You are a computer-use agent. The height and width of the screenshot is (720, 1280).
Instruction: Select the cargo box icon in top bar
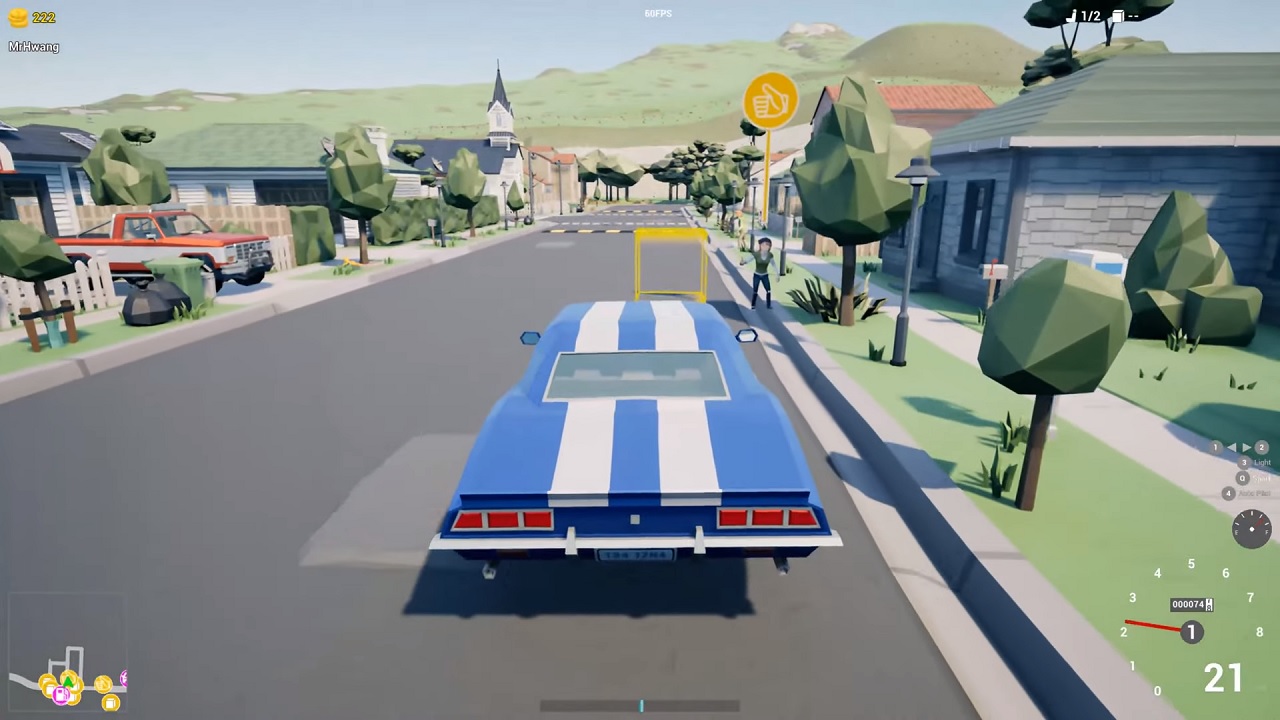pyautogui.click(x=1118, y=16)
